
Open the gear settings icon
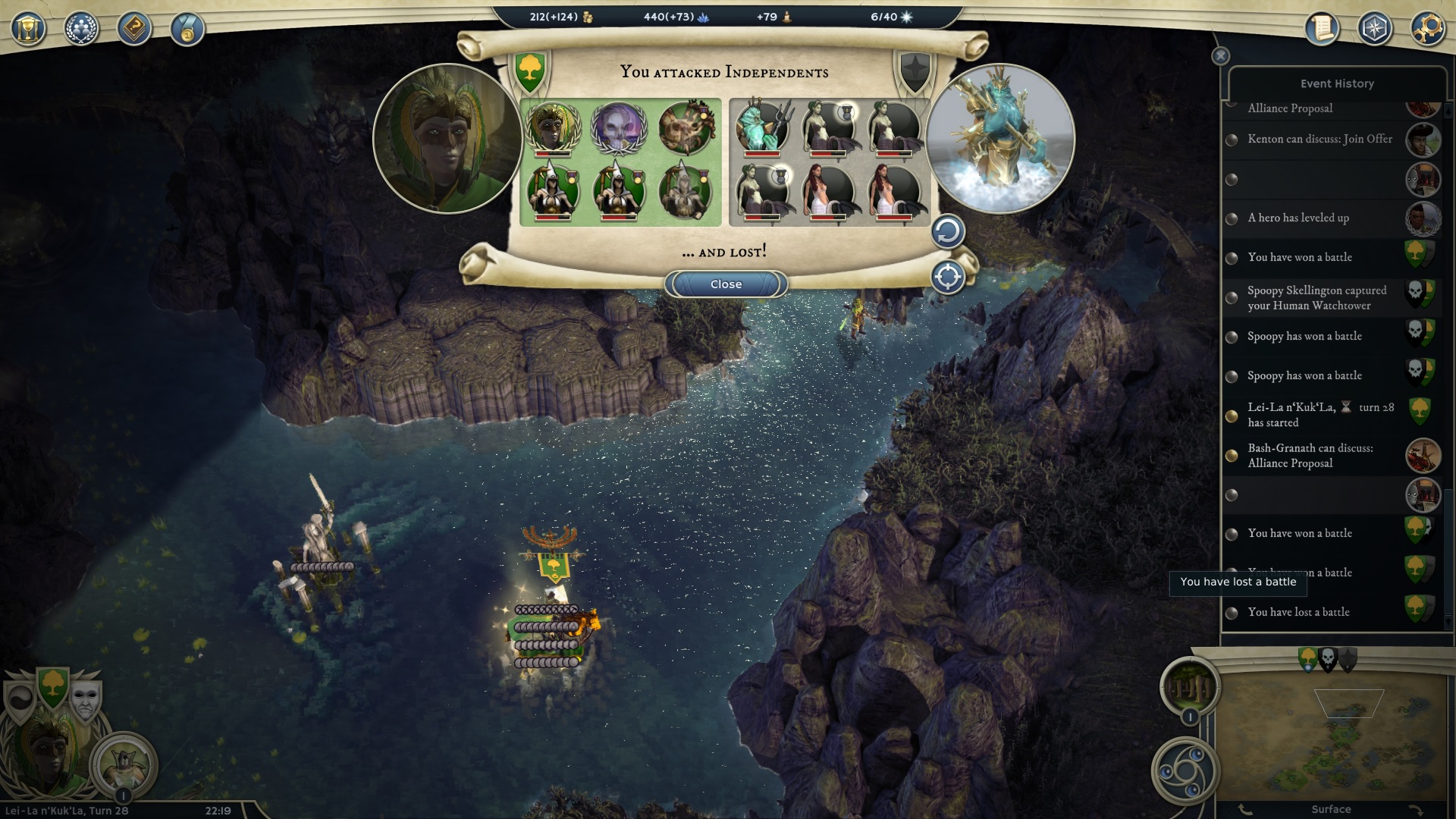click(x=1427, y=30)
